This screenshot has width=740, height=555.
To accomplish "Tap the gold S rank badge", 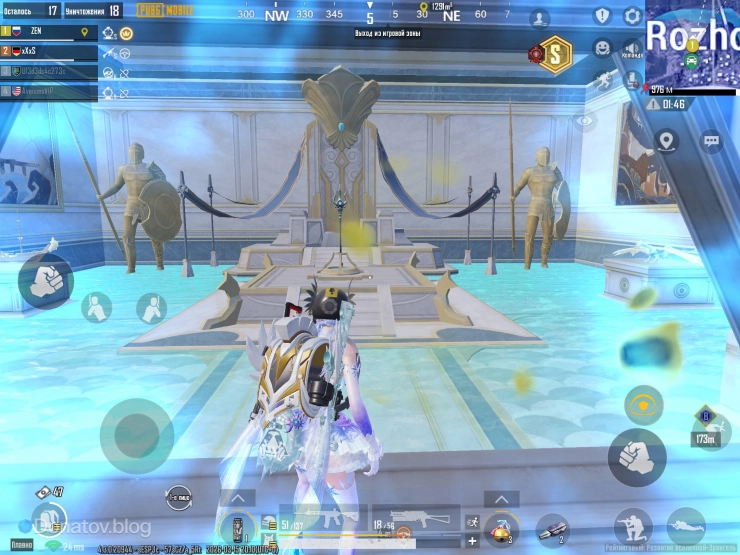I will 552,52.
